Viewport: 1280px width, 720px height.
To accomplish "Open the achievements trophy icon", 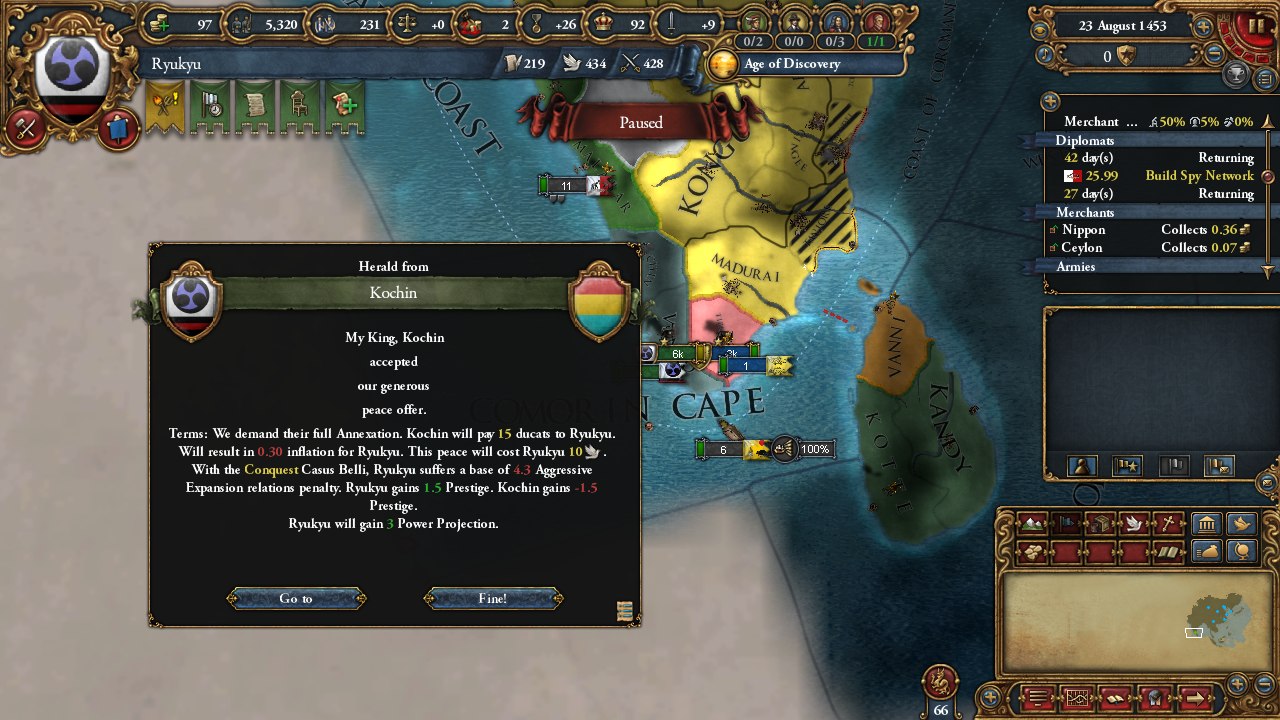I will (x=1236, y=75).
